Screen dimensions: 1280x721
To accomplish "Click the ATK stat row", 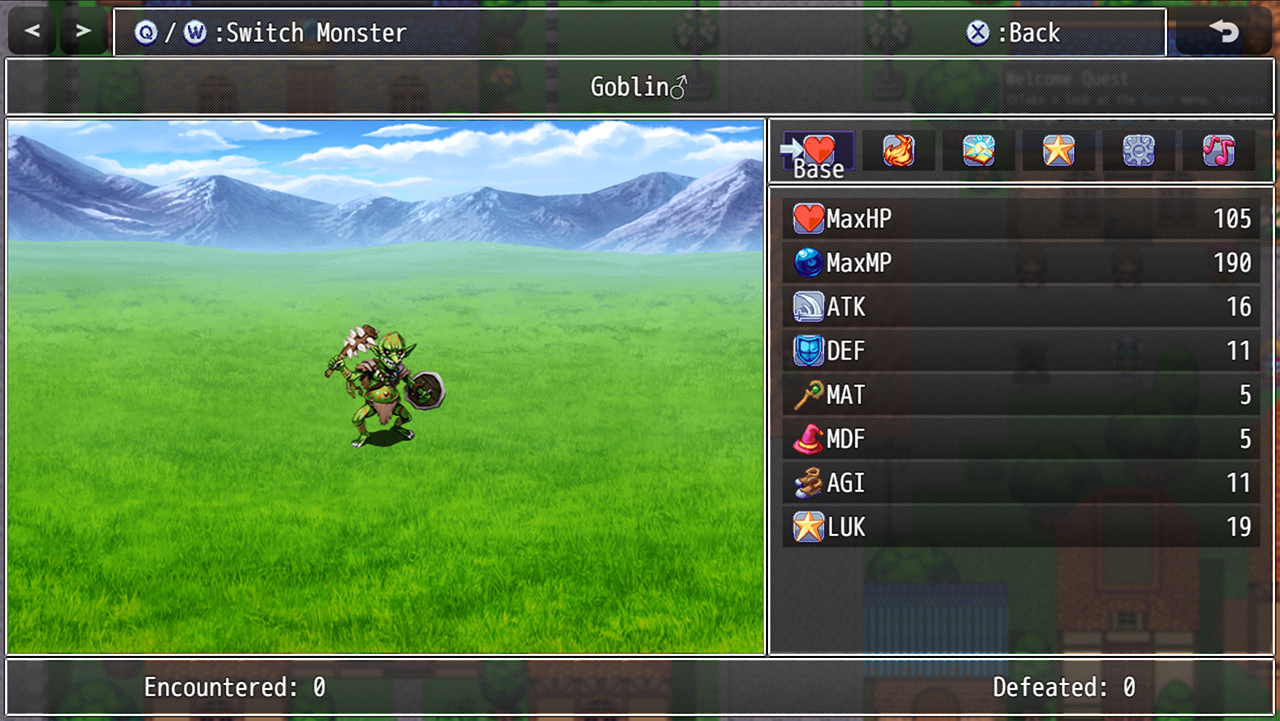I will (x=1020, y=307).
